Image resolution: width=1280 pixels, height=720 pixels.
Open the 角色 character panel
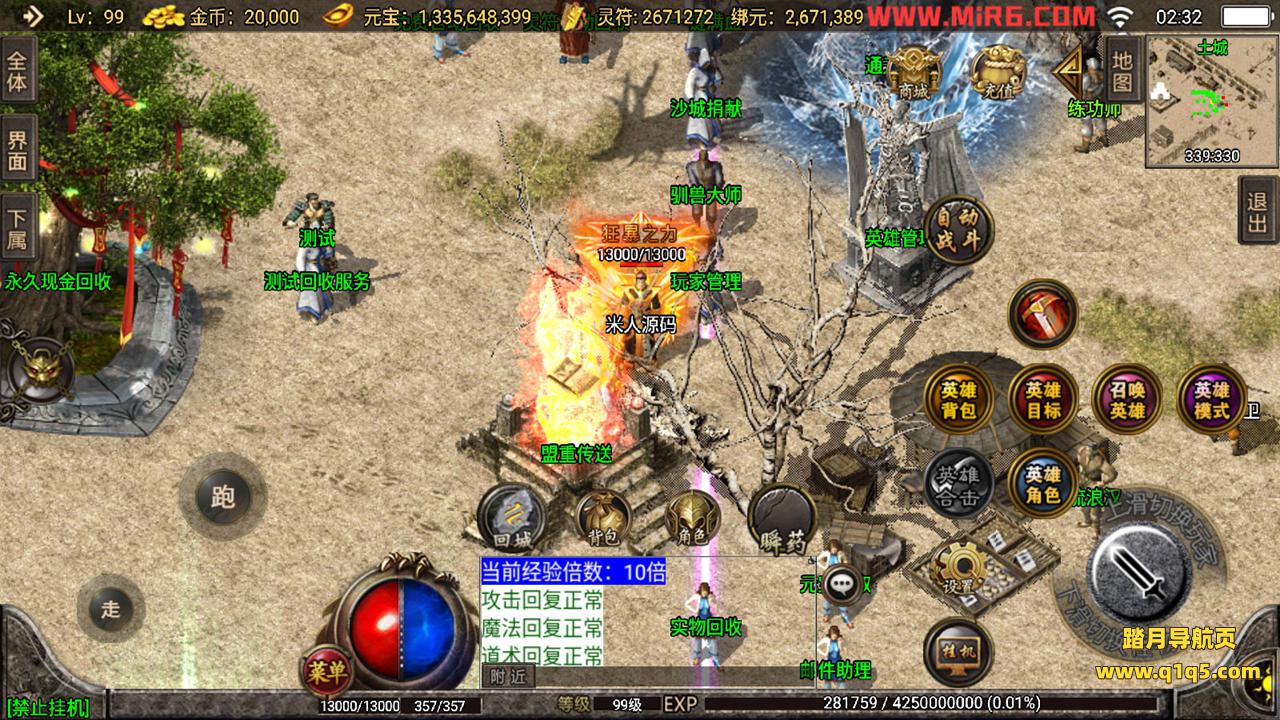[x=692, y=518]
